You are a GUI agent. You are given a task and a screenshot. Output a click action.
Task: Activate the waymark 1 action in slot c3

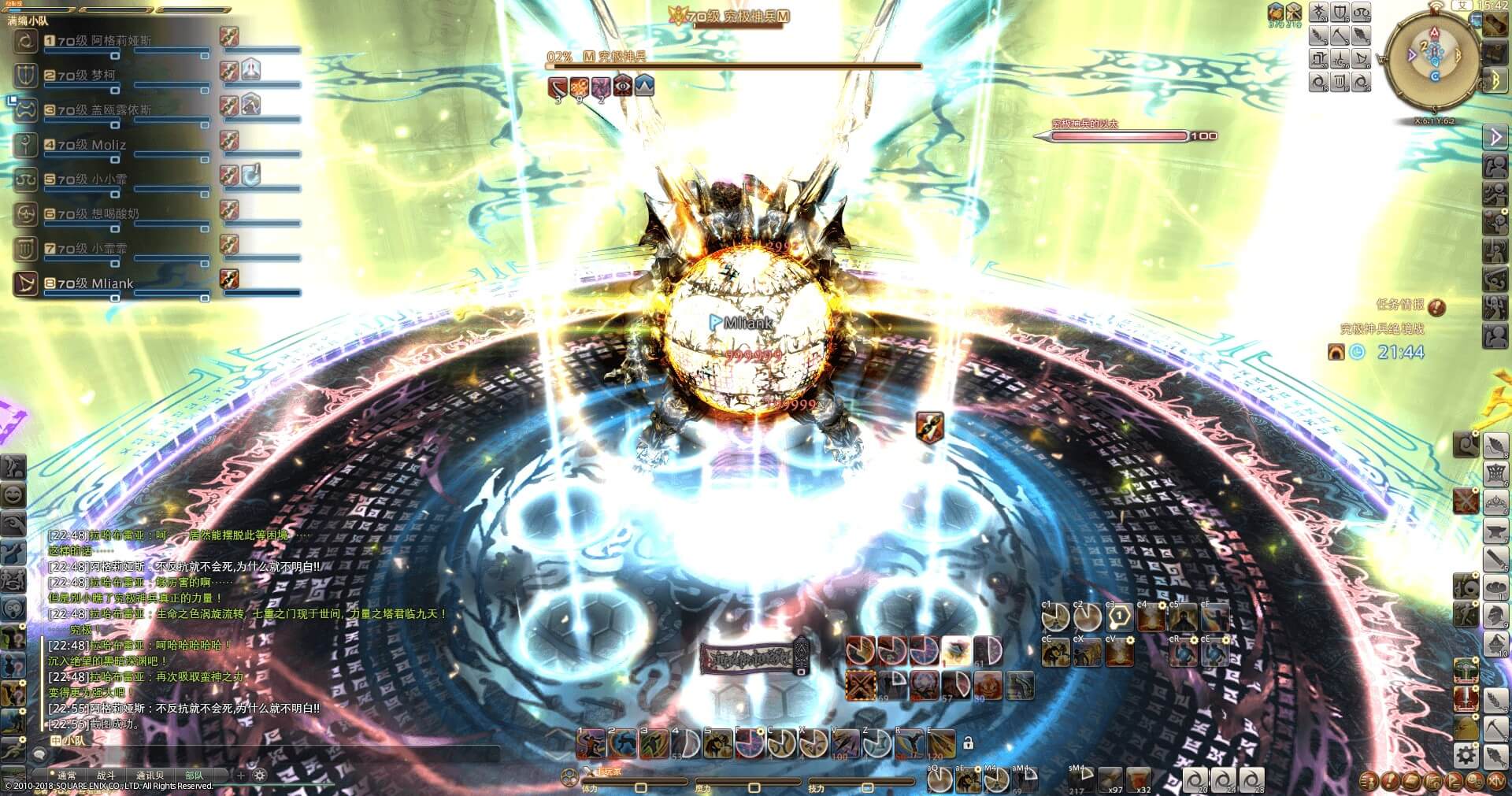point(1119,616)
